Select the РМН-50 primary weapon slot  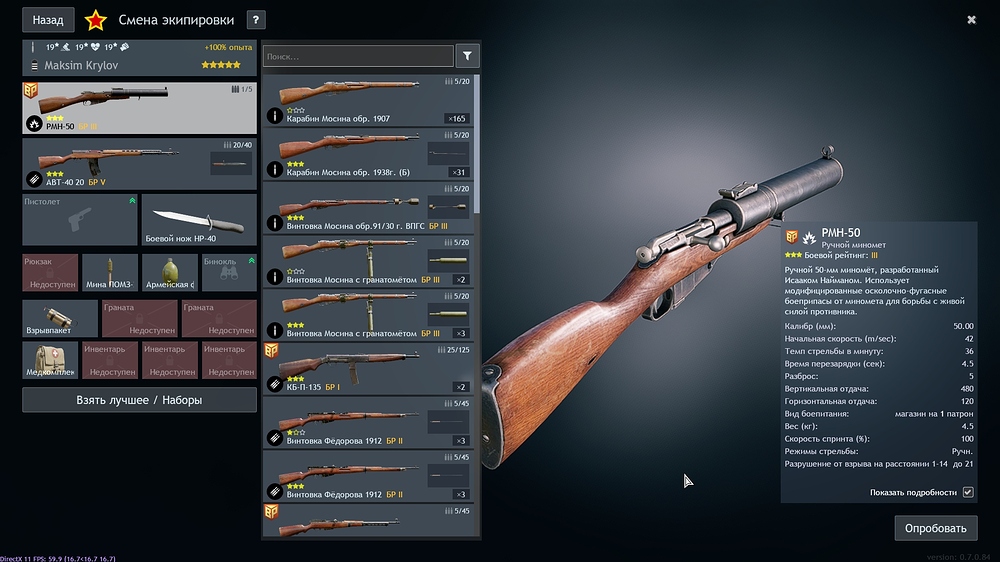139,108
